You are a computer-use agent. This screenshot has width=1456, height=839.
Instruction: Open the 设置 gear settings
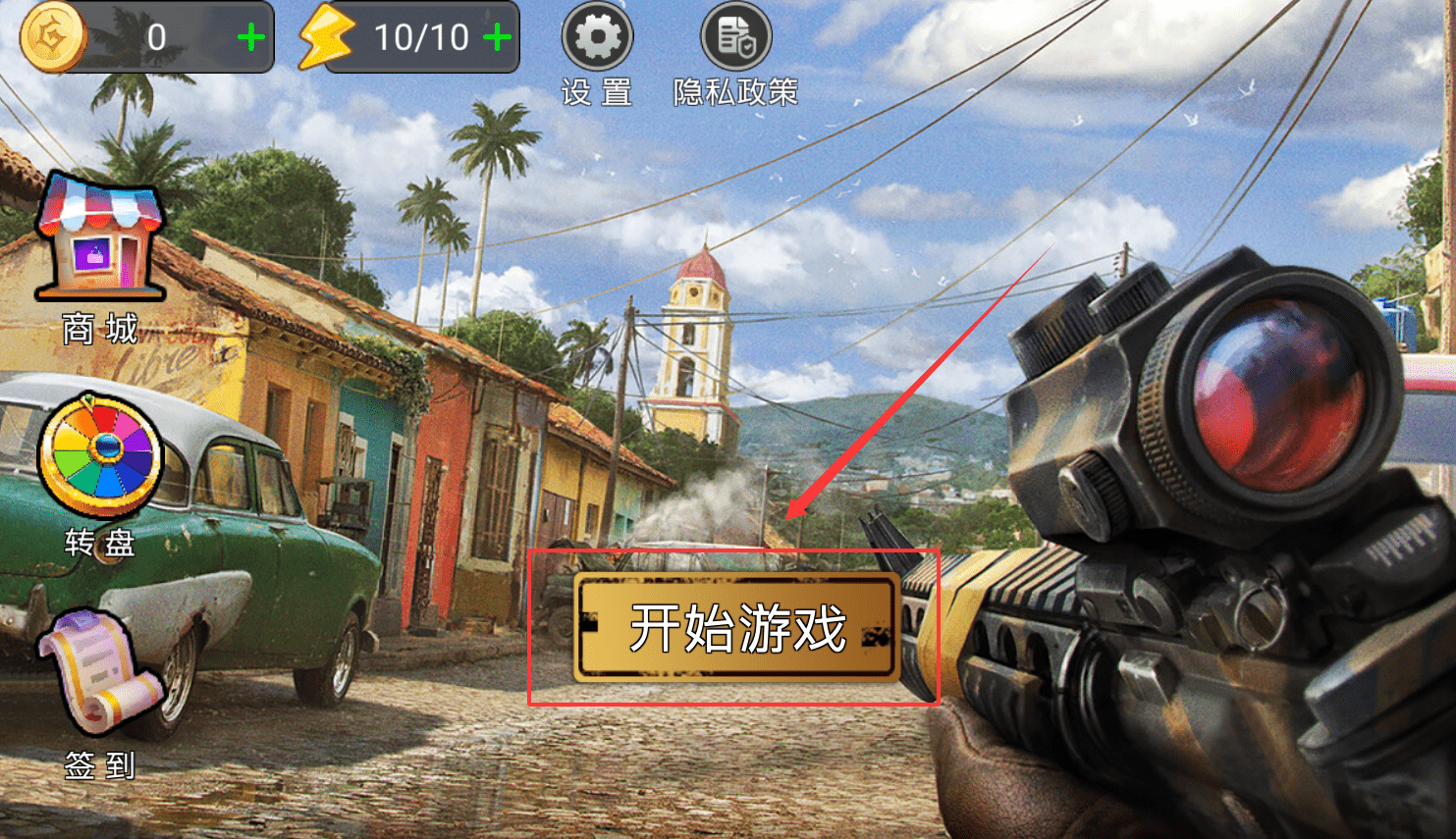(x=597, y=38)
